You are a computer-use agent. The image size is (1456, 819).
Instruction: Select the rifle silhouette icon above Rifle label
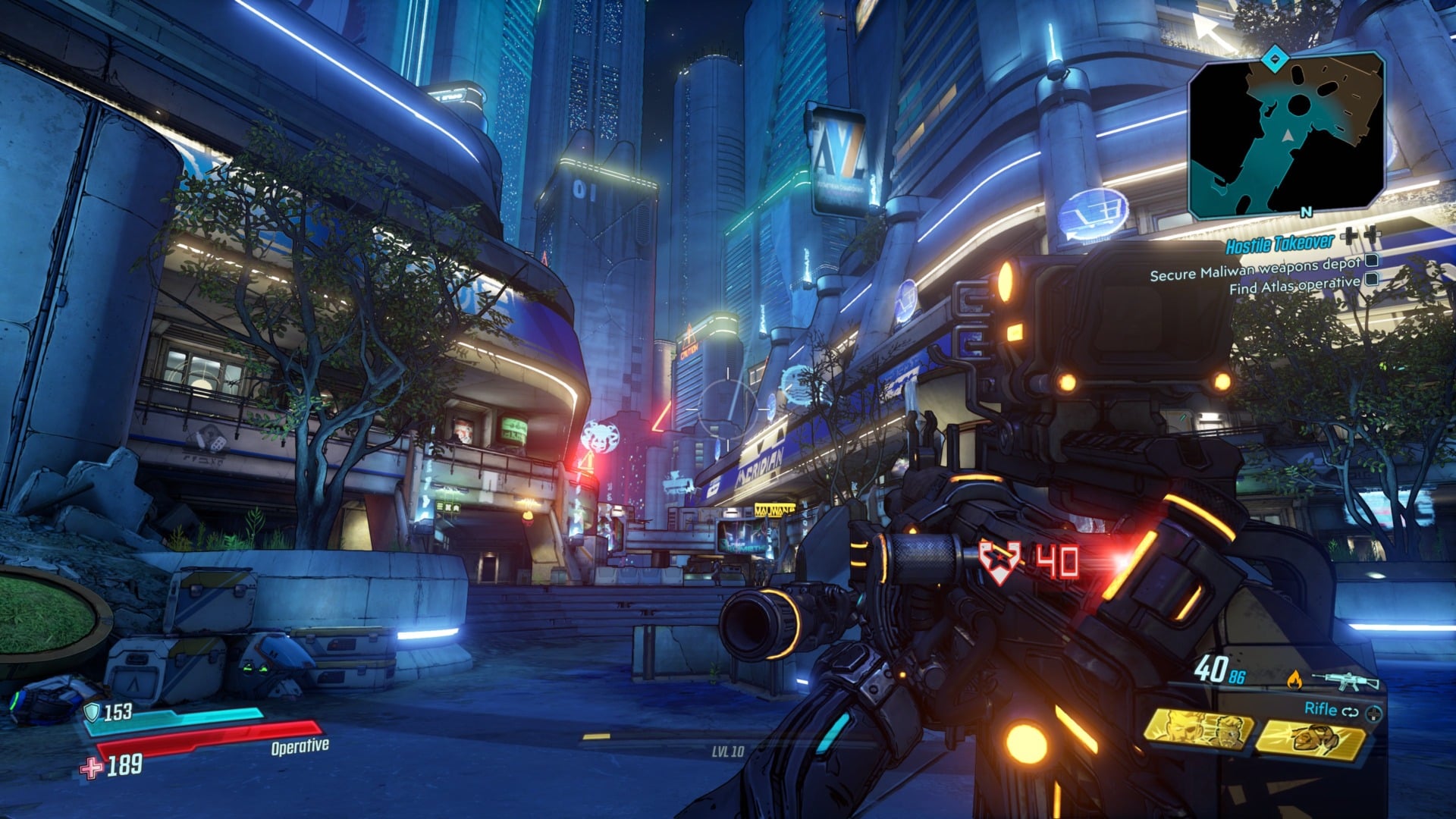pyautogui.click(x=1345, y=679)
